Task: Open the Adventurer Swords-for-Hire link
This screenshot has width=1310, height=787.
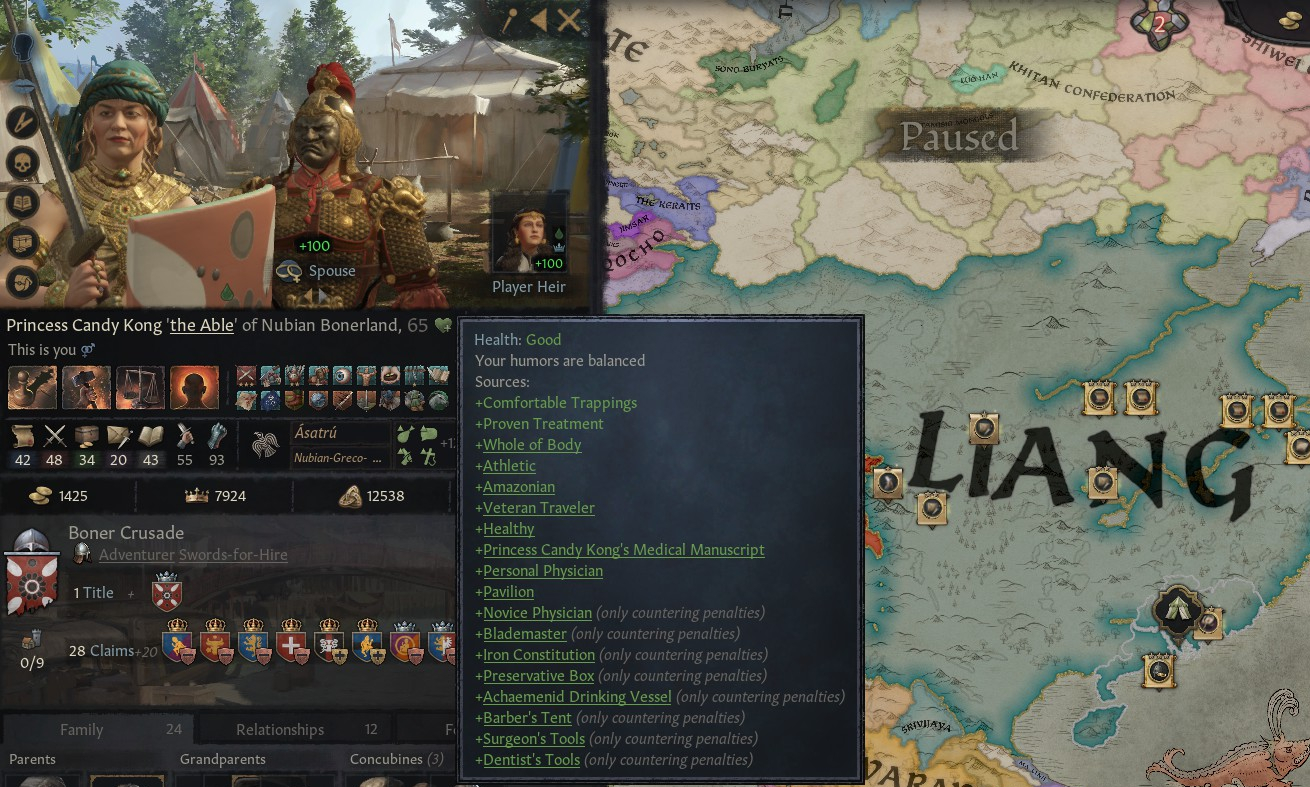Action: coord(193,555)
